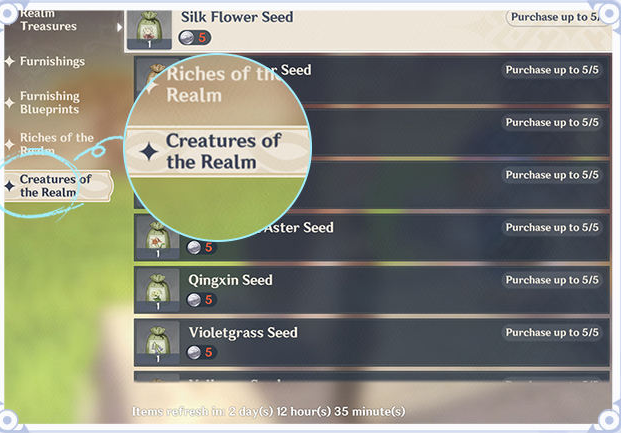Click the Violetgrass Seed bag icon
This screenshot has height=433, width=621.
157,340
